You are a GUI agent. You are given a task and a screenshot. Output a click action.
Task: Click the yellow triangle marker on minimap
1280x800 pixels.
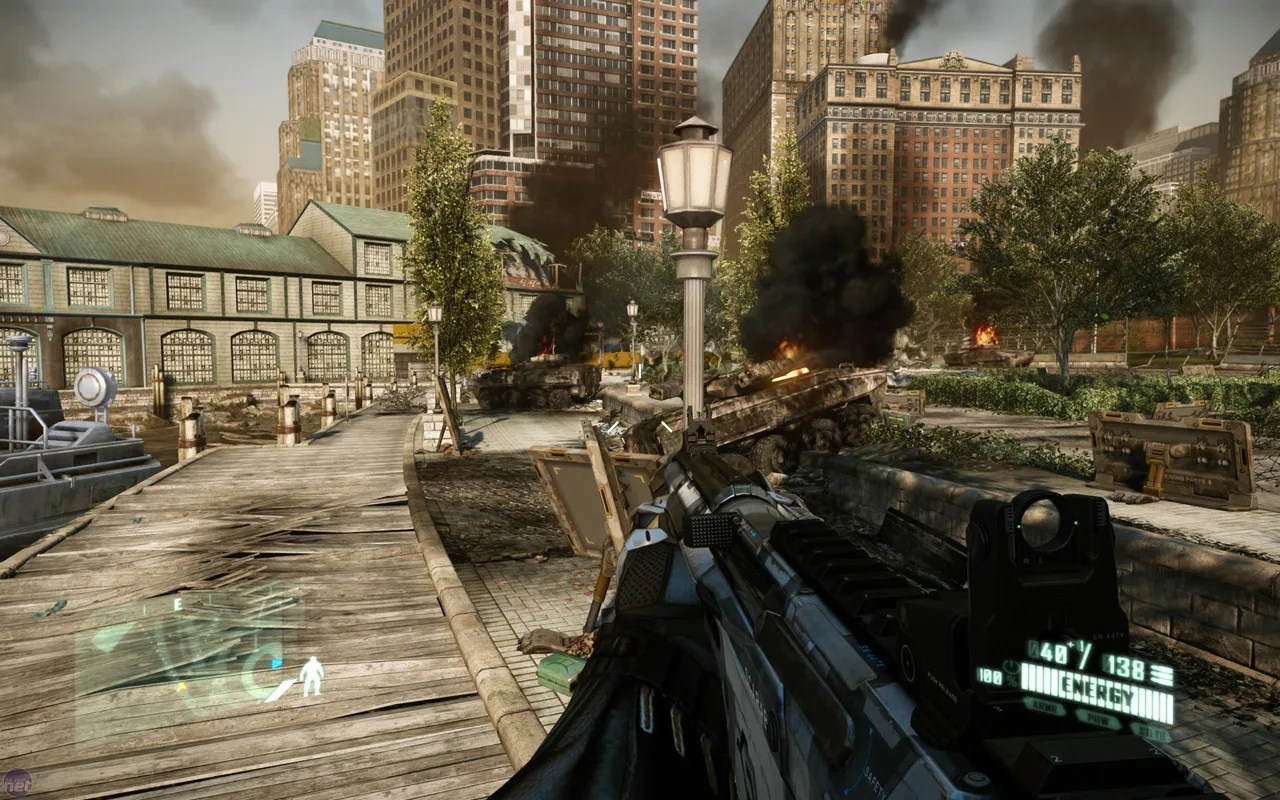(x=181, y=687)
